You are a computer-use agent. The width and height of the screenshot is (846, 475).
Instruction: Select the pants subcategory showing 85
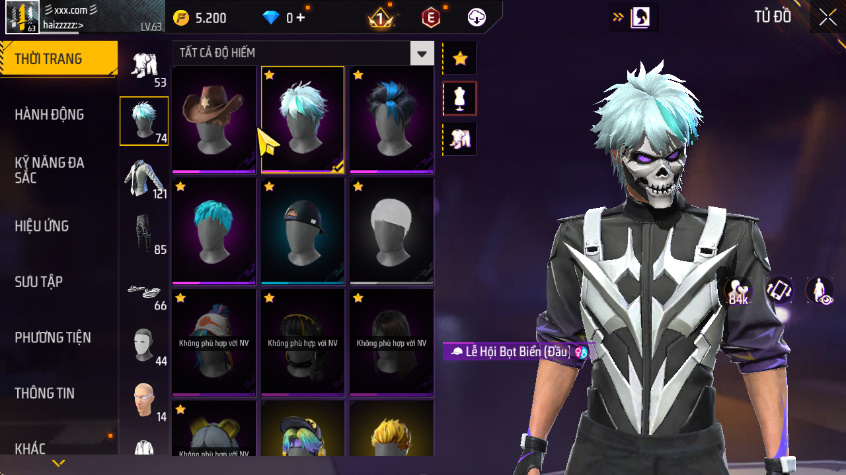(x=143, y=234)
